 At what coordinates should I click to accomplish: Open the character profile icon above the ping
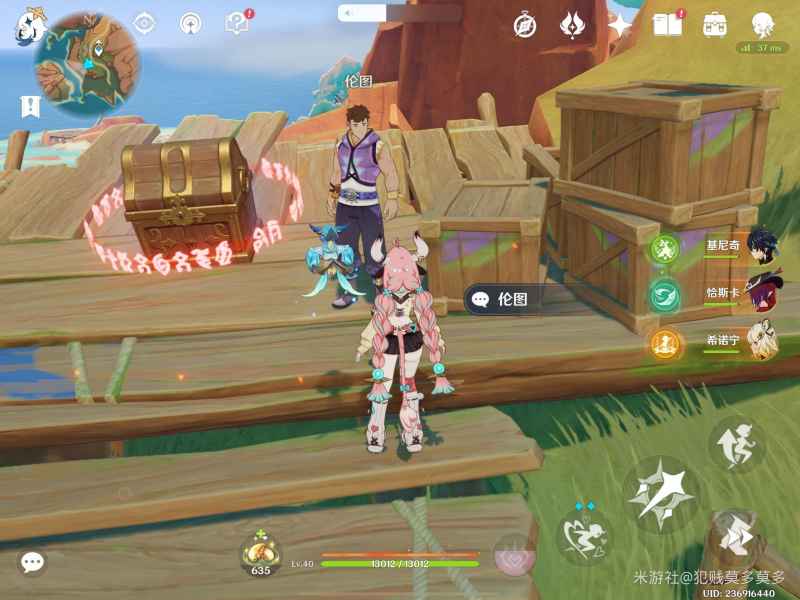point(763,24)
